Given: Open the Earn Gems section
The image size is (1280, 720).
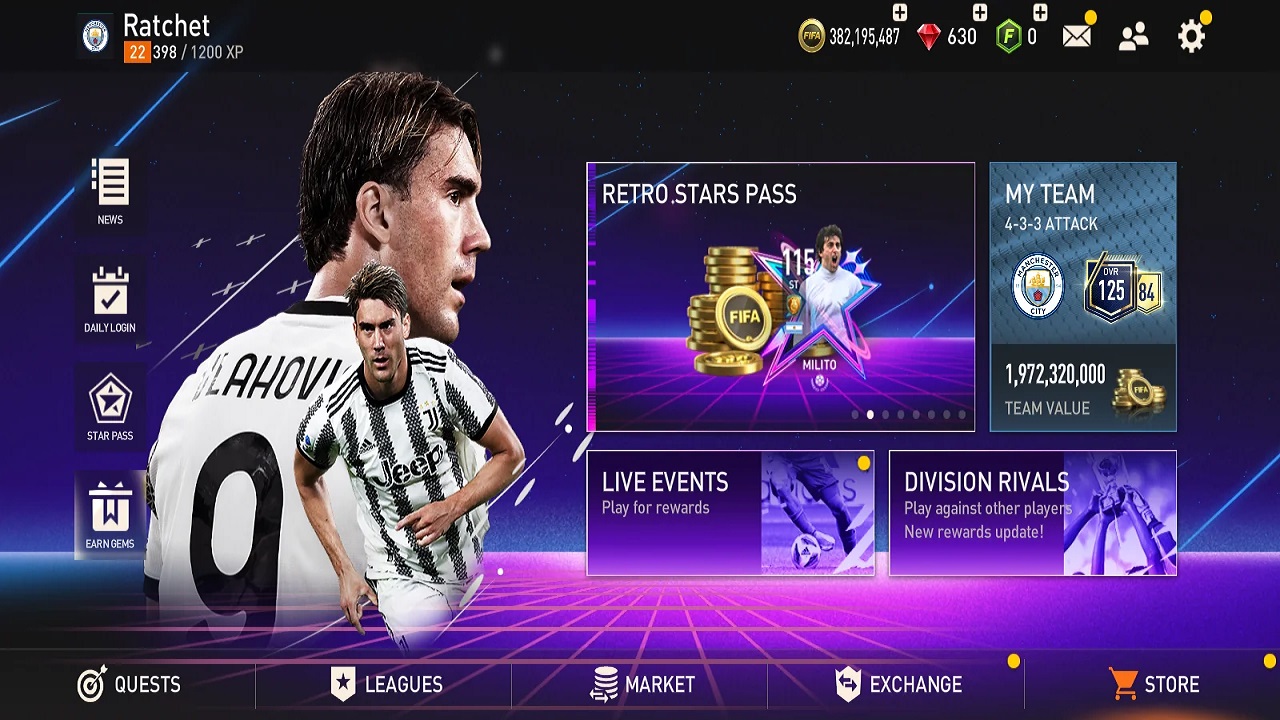Looking at the screenshot, I should click(x=110, y=512).
